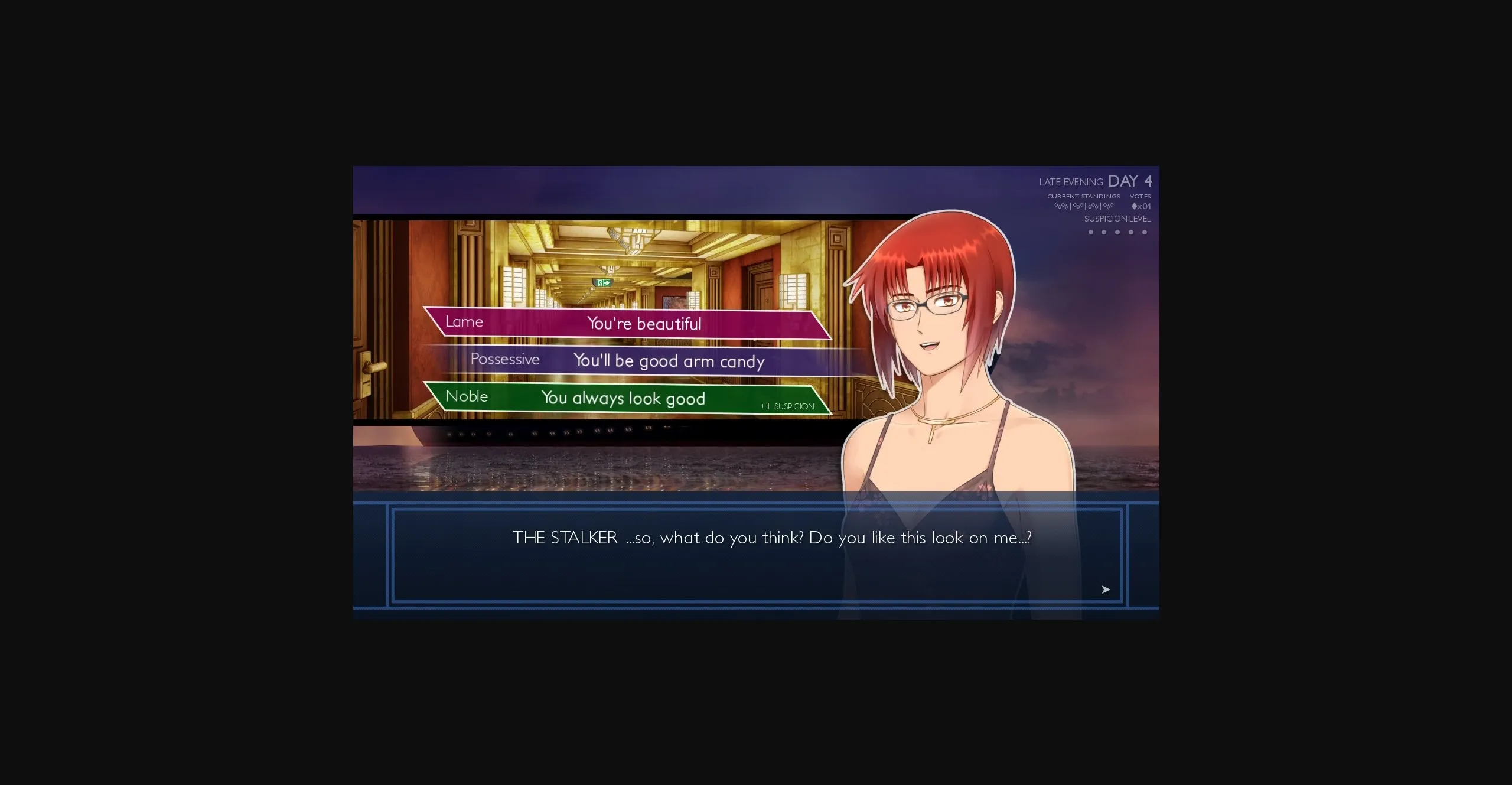Image resolution: width=1512 pixels, height=785 pixels.
Task: Click the last diamond group under Current Standings
Action: click(1109, 205)
